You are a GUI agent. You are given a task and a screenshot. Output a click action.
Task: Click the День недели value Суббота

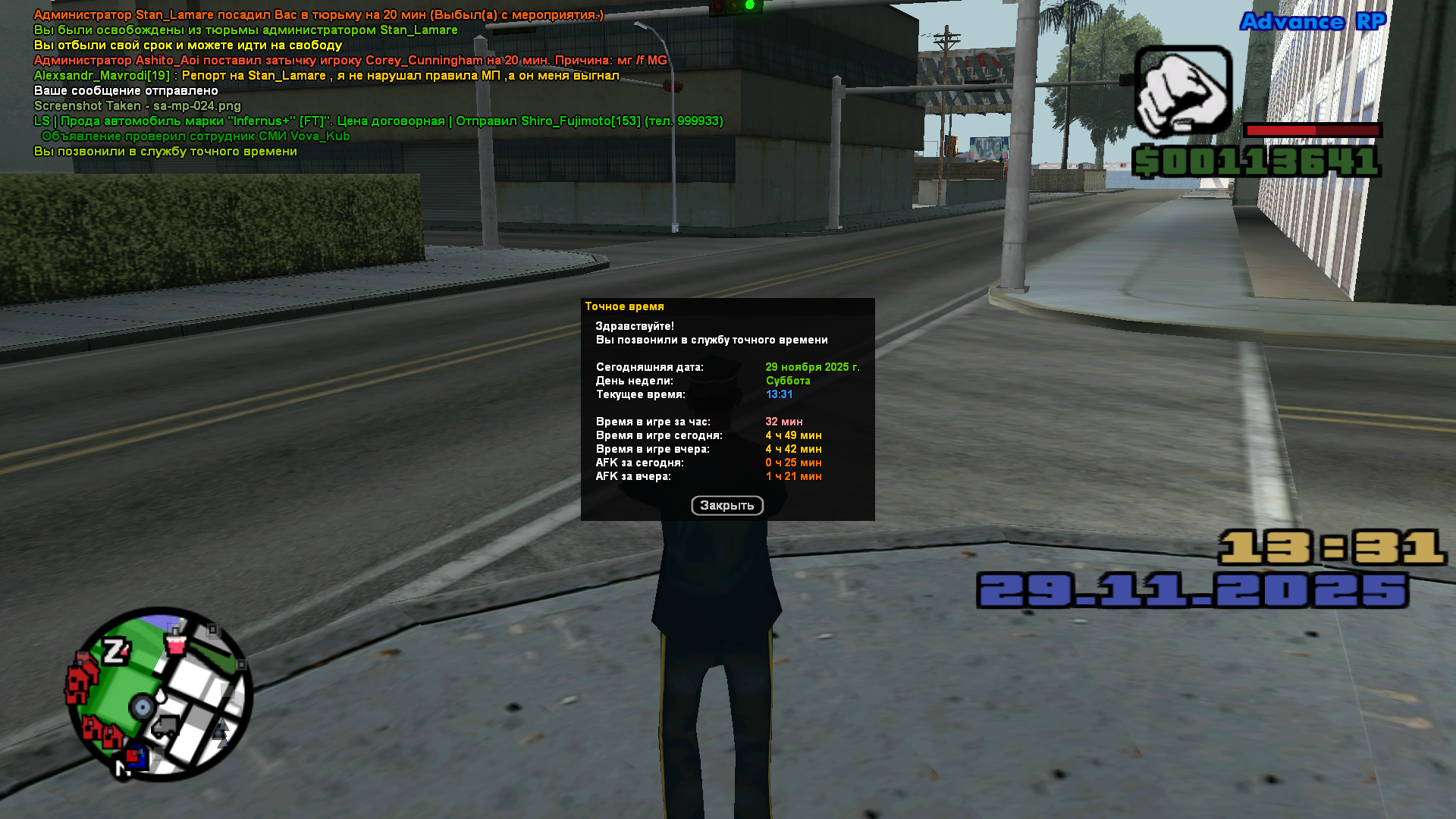point(789,380)
